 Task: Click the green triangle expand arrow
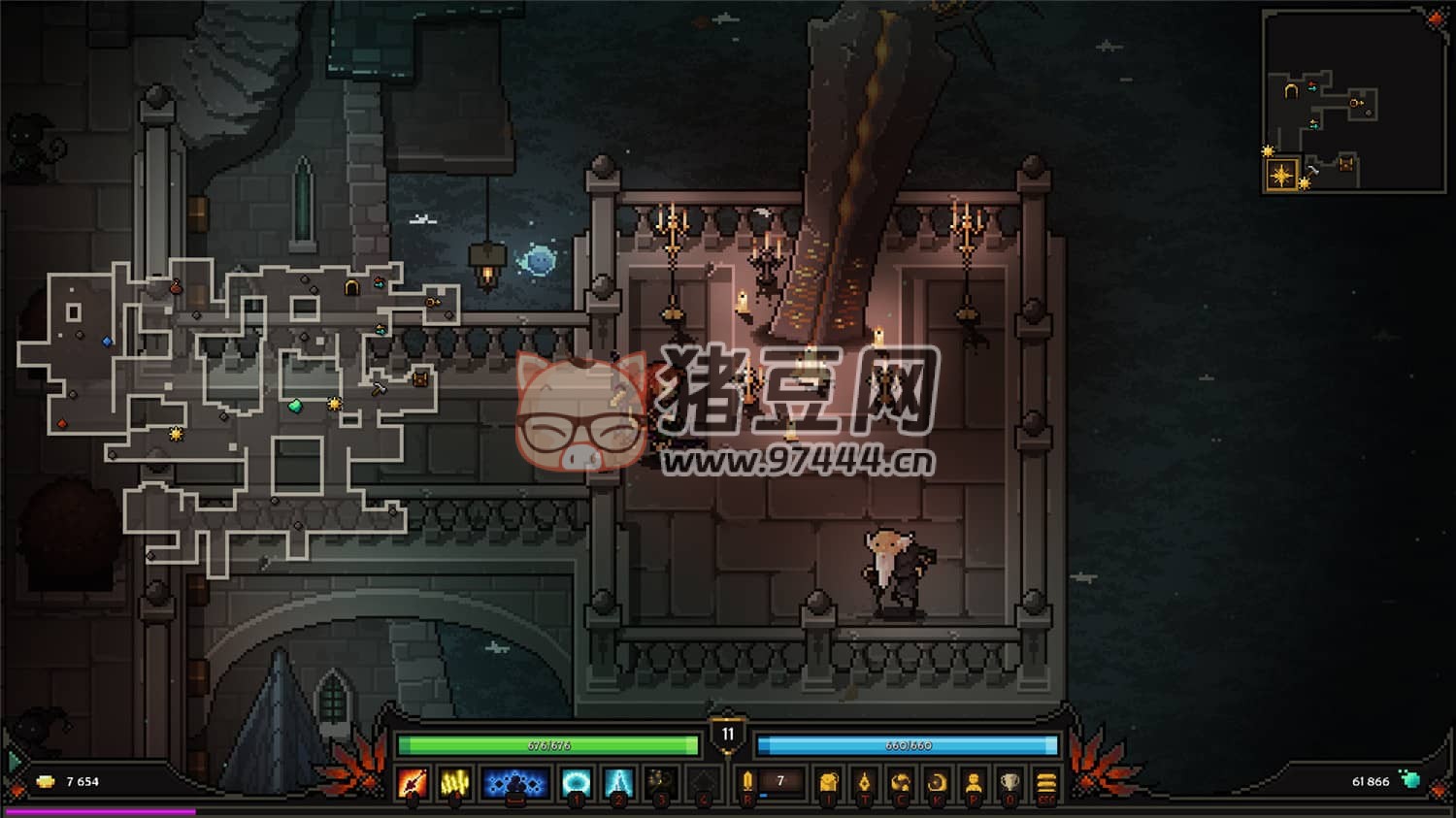(x=14, y=761)
